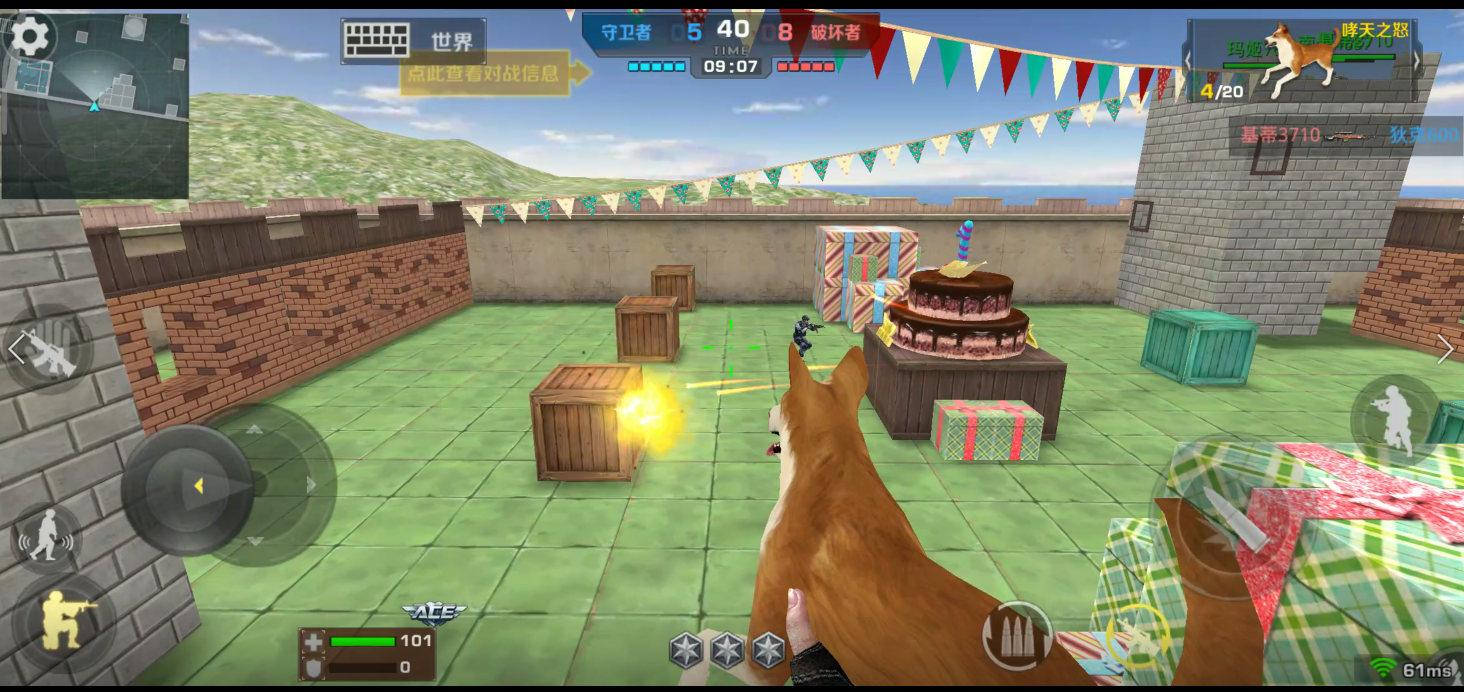Open the team scoreboard showing 守卫者 versus 破坏者

click(731, 43)
